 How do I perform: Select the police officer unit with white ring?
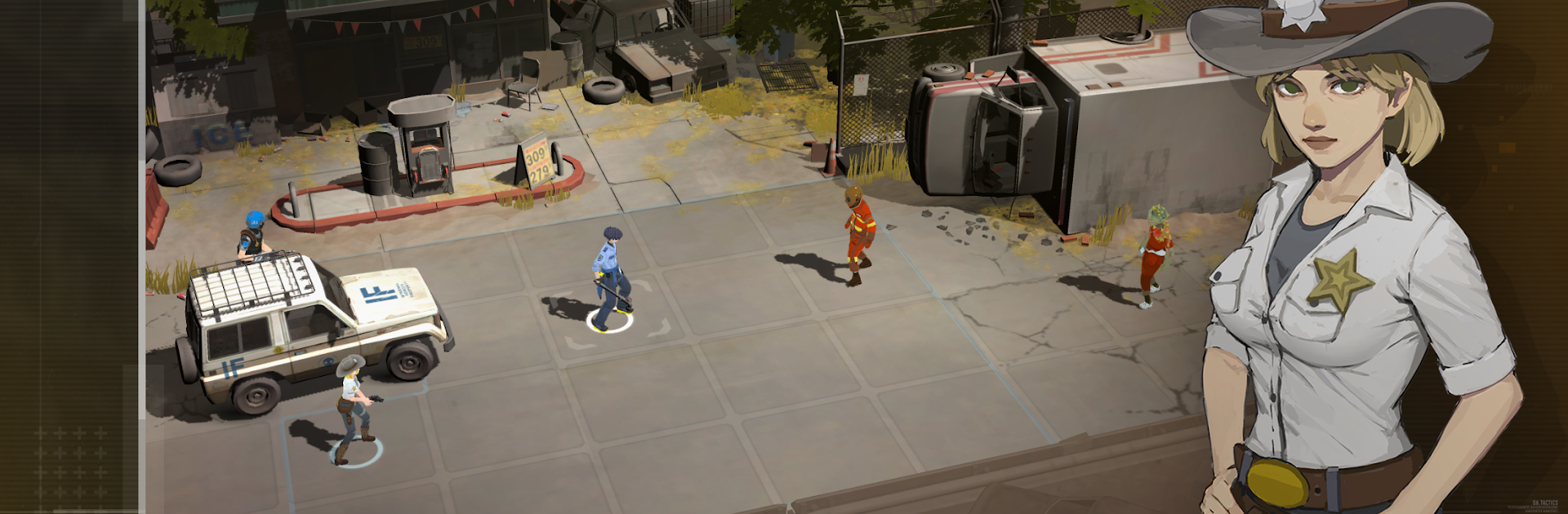pyautogui.click(x=610, y=277)
